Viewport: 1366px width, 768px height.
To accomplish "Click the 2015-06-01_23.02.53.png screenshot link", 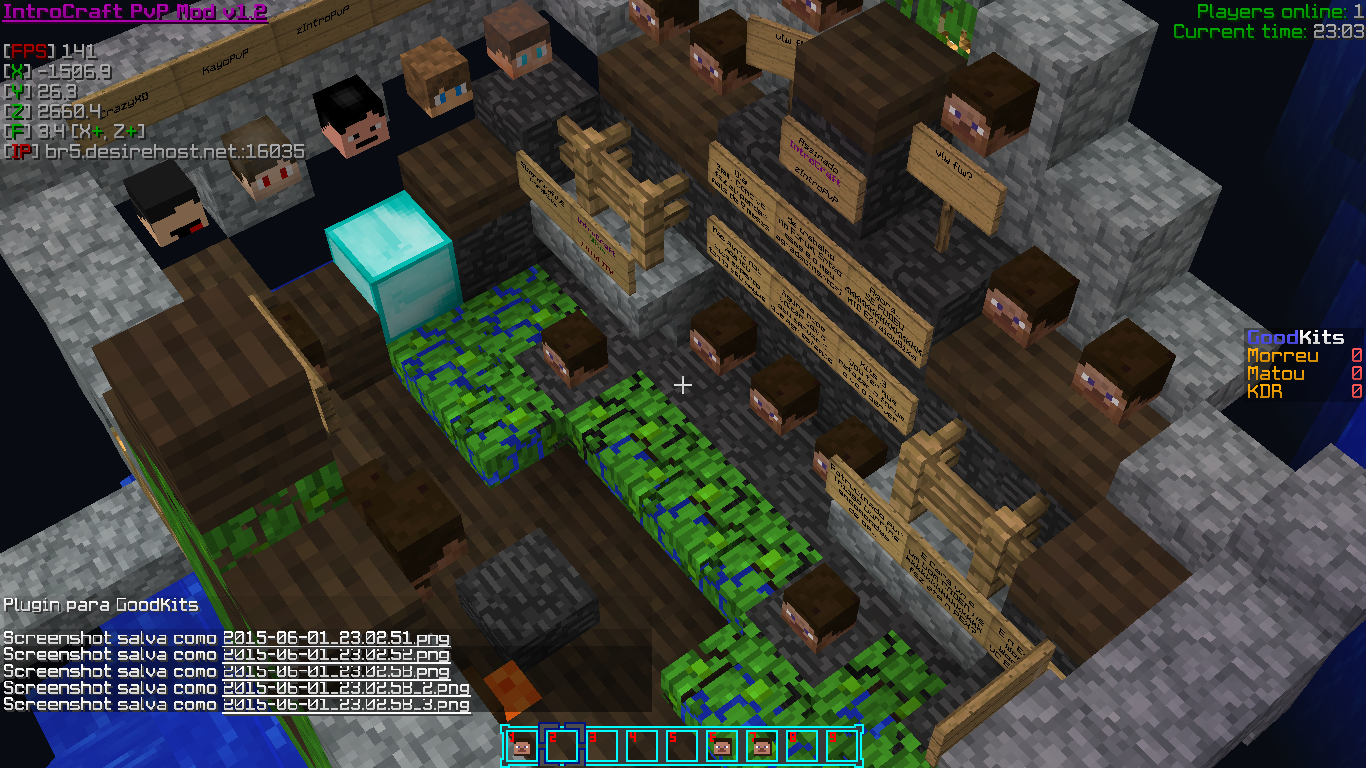I will (336, 671).
